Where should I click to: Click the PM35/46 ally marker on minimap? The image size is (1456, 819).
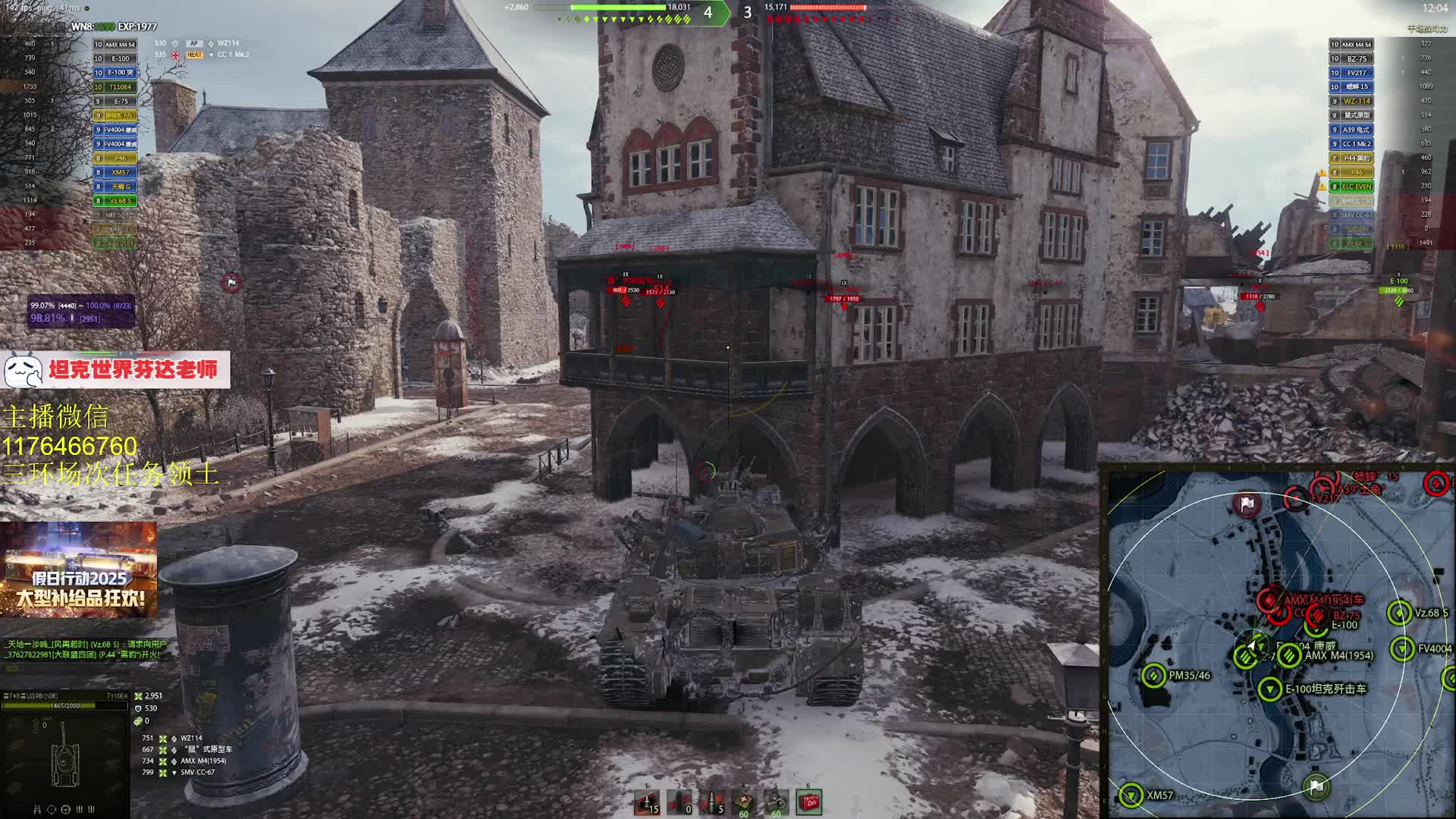pyautogui.click(x=1154, y=675)
